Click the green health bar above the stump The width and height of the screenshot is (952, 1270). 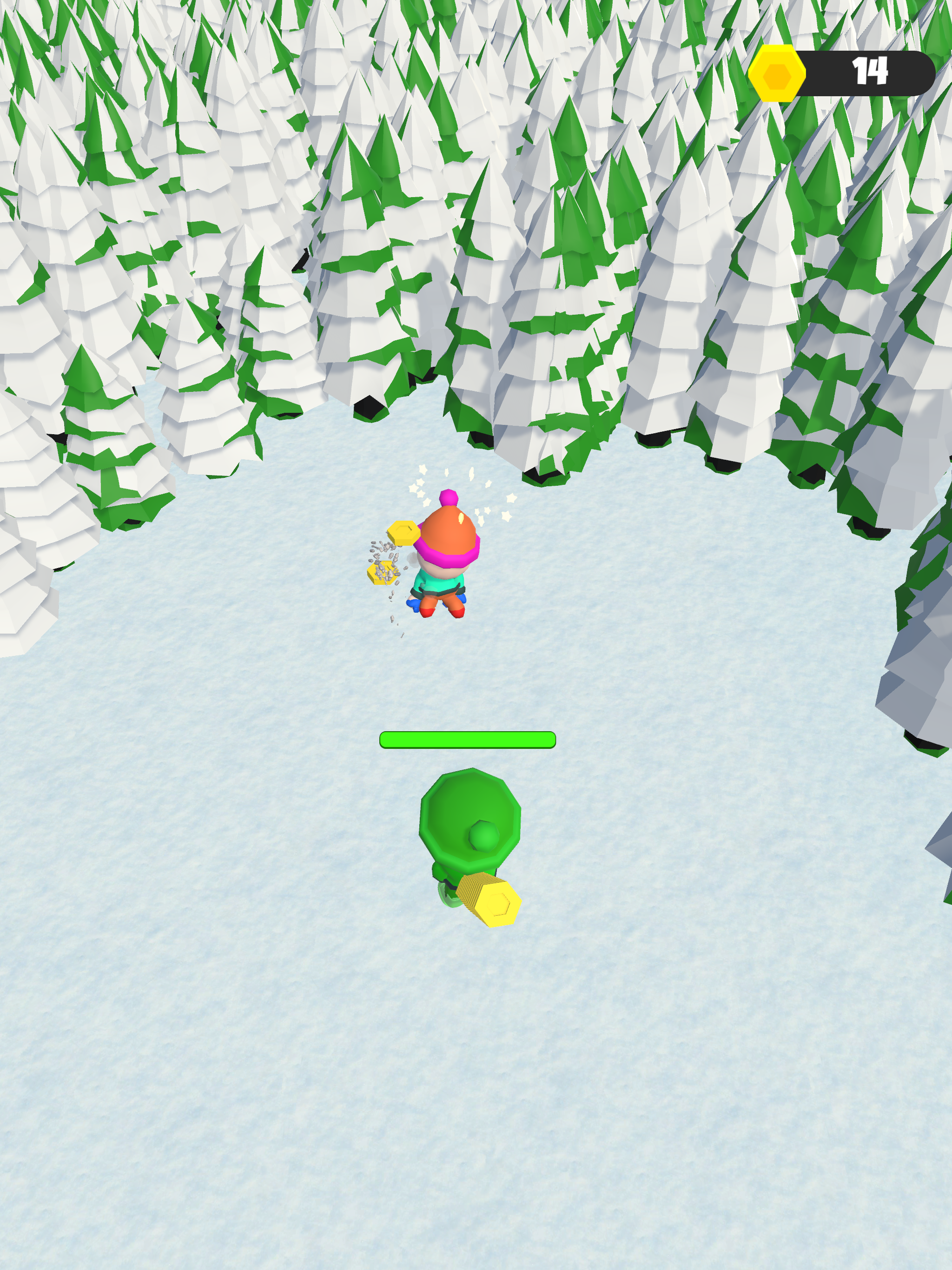click(468, 741)
